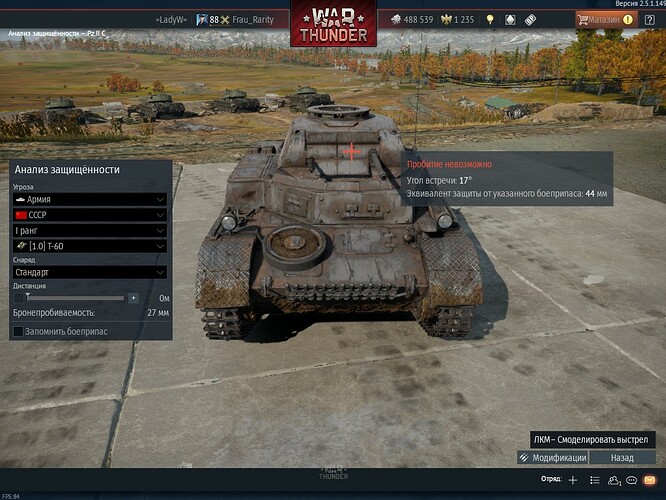Choose a vehicle from the T-60 dropdown
Image resolution: width=666 pixels, height=500 pixels.
88,247
